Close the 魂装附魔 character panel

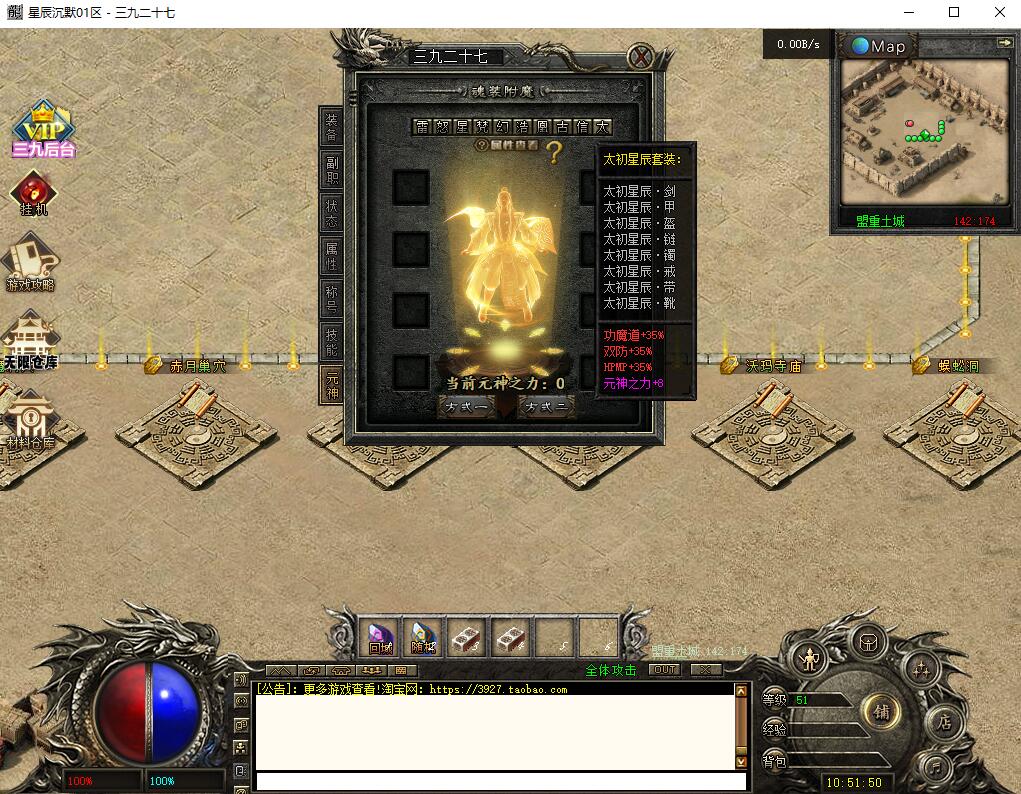pyautogui.click(x=640, y=57)
